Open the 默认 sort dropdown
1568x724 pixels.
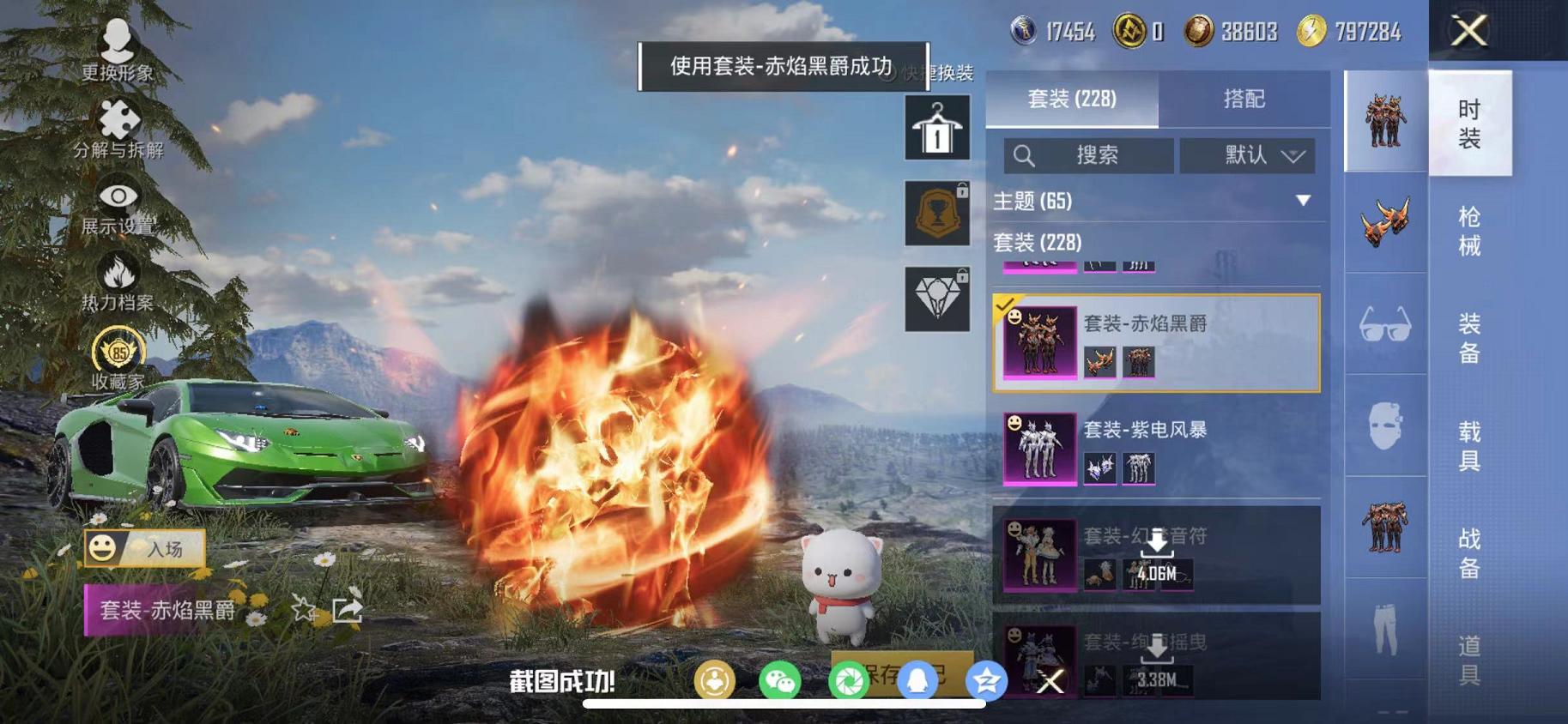[x=1246, y=156]
